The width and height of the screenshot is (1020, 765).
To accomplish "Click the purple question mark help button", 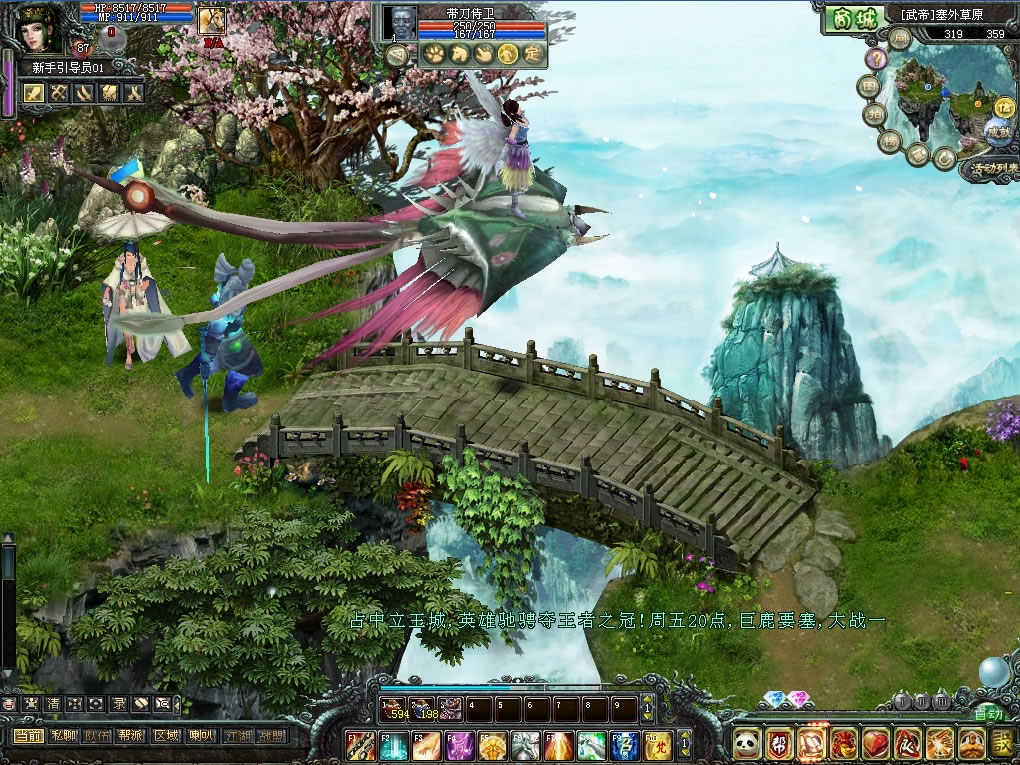I will tap(876, 59).
